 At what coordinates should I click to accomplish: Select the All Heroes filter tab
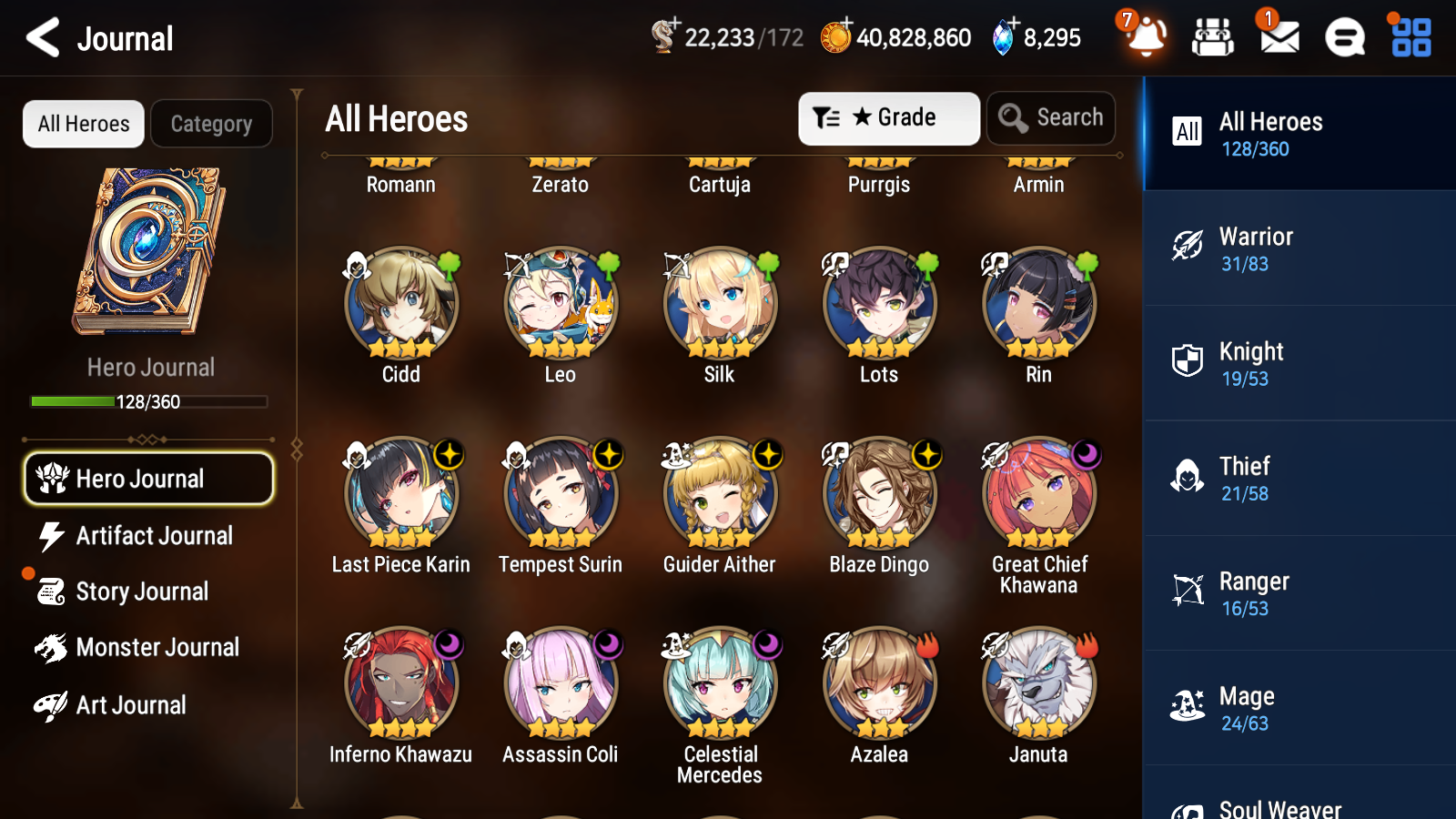click(82, 124)
